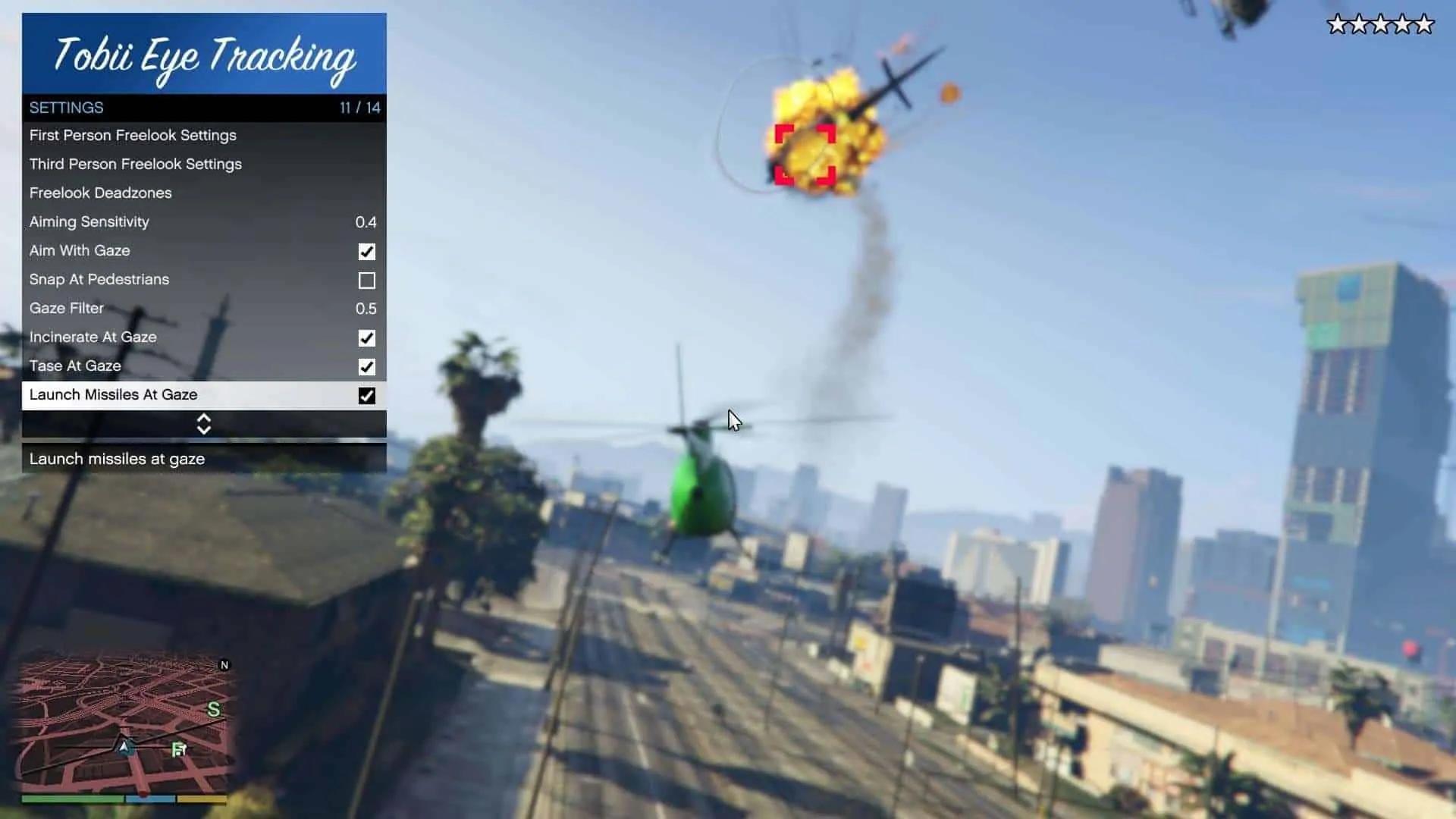Click the radar minimap
Viewport: 1456px width, 819px height.
tap(124, 723)
